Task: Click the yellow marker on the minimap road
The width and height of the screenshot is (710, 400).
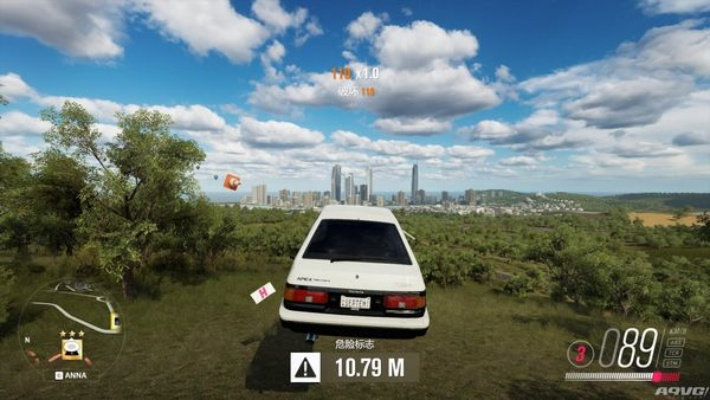Action: coord(115,322)
